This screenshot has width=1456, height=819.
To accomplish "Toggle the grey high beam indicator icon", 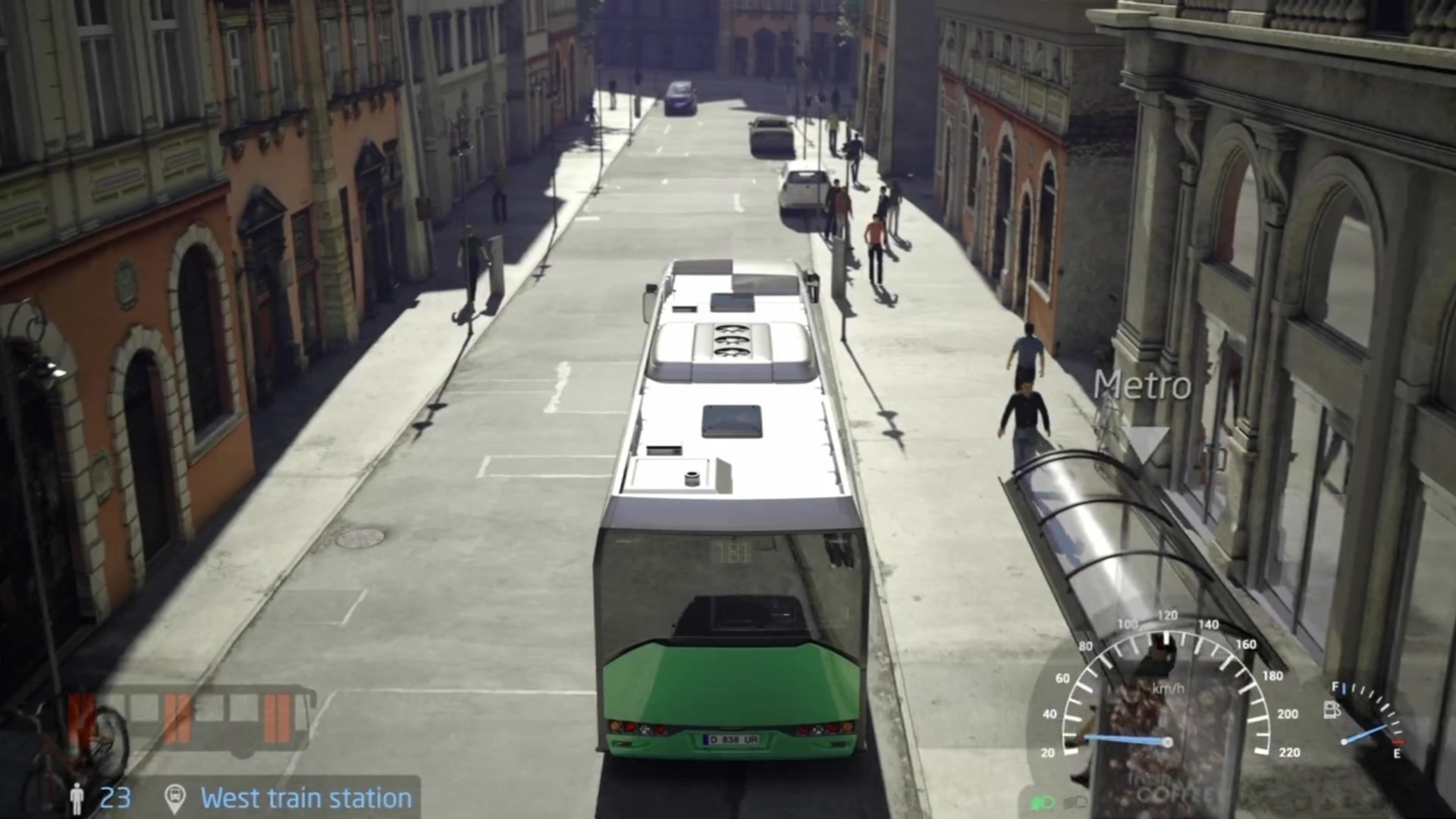I will click(1075, 802).
